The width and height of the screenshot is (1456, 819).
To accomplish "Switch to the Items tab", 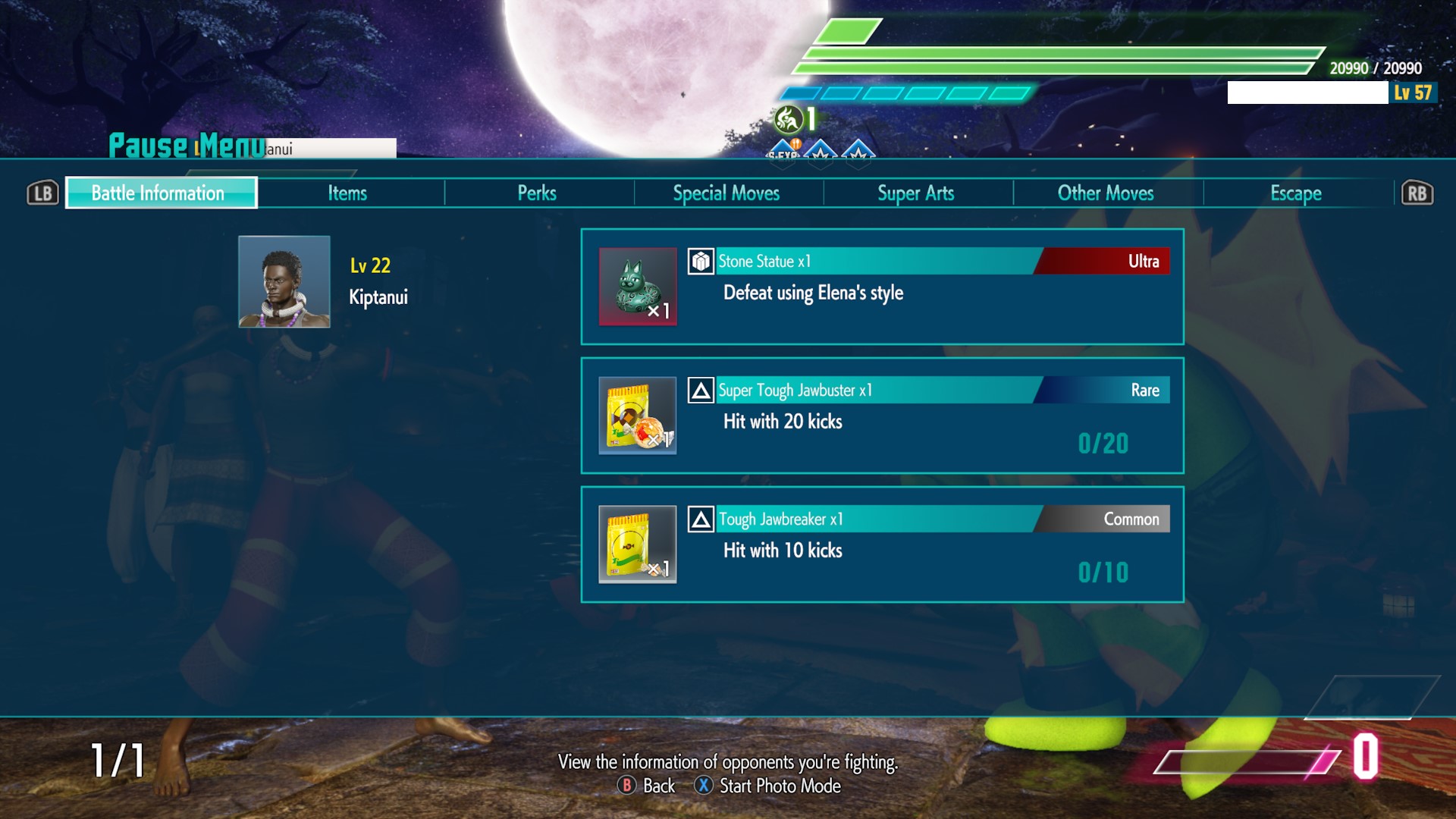I will [x=349, y=193].
